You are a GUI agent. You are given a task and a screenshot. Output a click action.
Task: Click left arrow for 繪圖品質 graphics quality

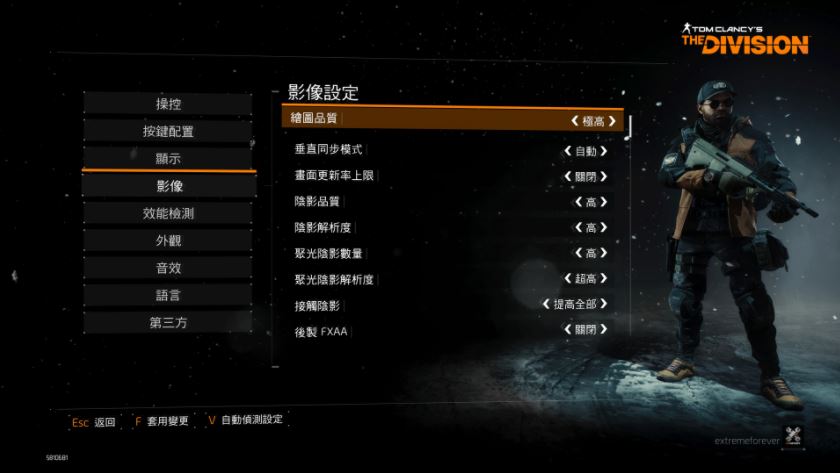[x=574, y=121]
